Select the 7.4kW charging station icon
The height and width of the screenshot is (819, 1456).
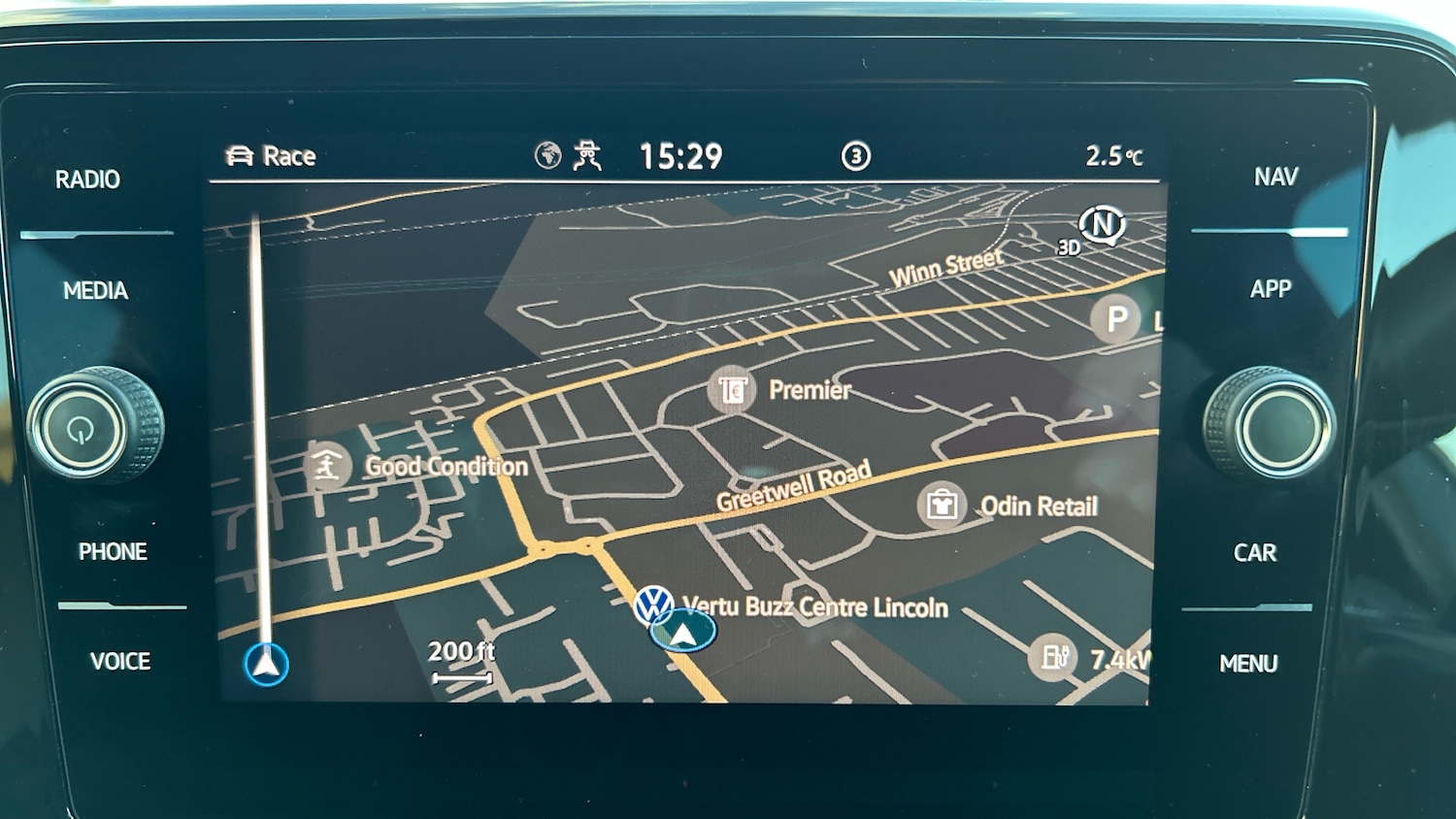pos(1053,658)
